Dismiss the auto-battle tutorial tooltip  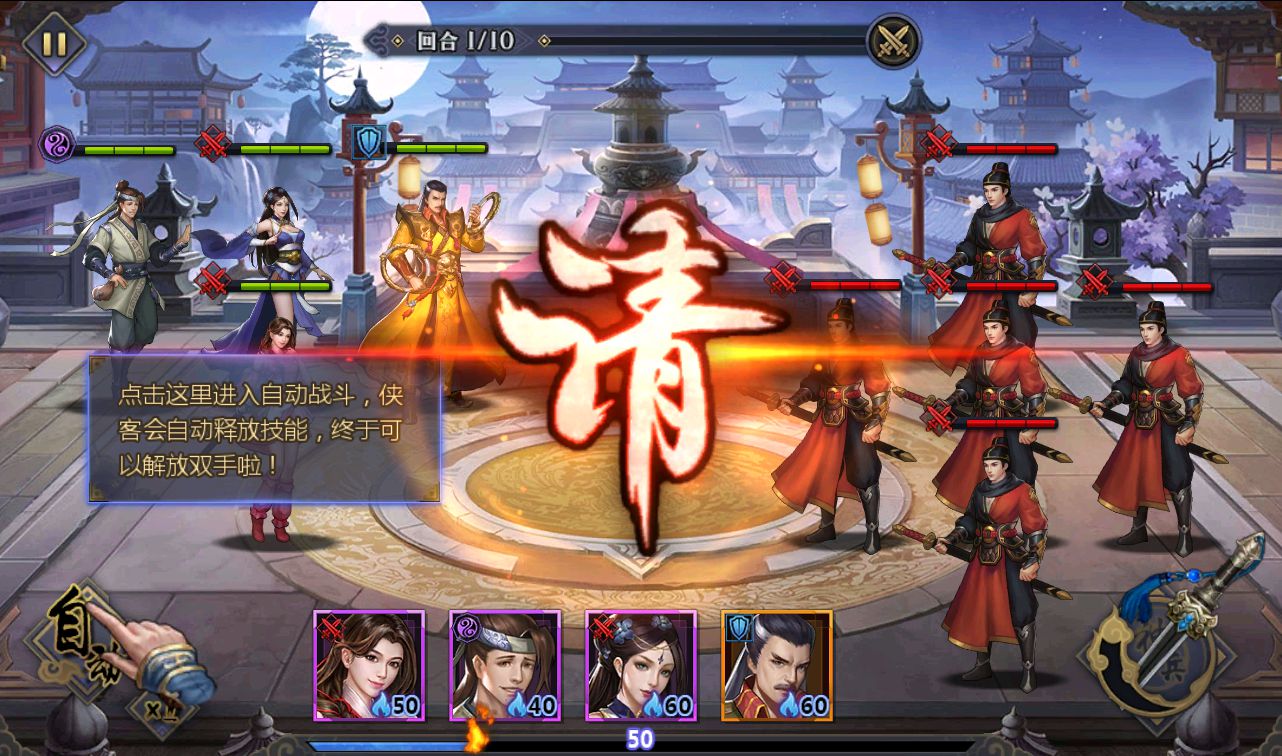tap(263, 430)
